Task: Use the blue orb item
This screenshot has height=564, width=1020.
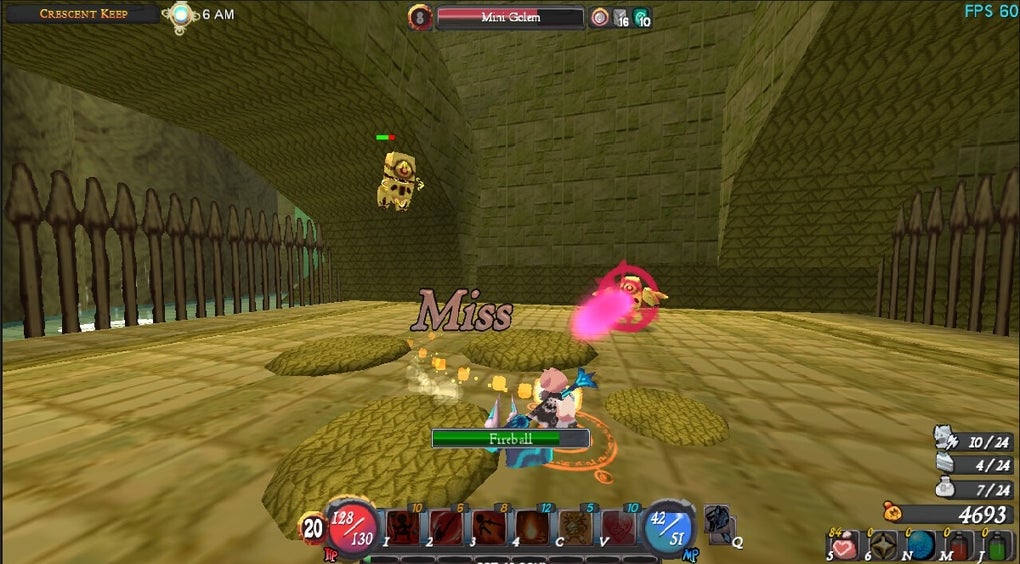Action: [921, 545]
